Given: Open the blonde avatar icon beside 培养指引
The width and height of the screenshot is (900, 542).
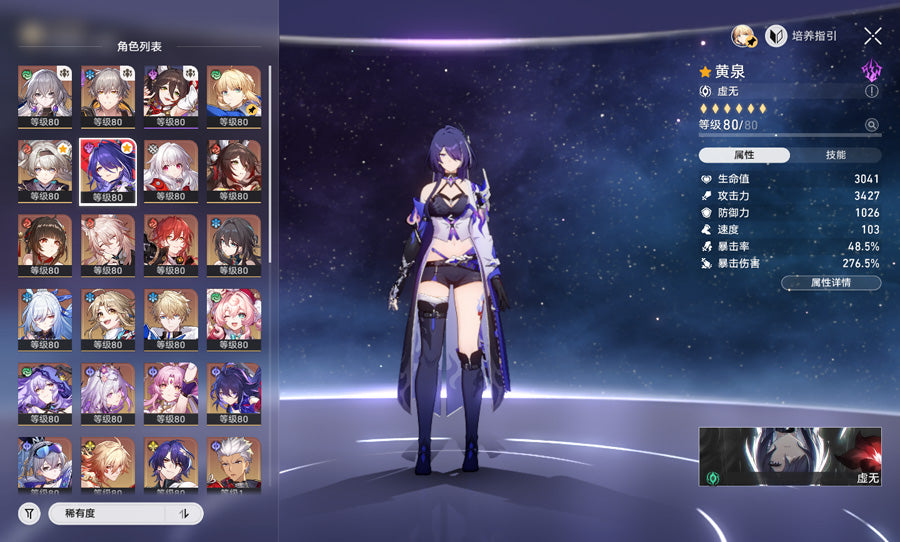Looking at the screenshot, I should pos(743,36).
